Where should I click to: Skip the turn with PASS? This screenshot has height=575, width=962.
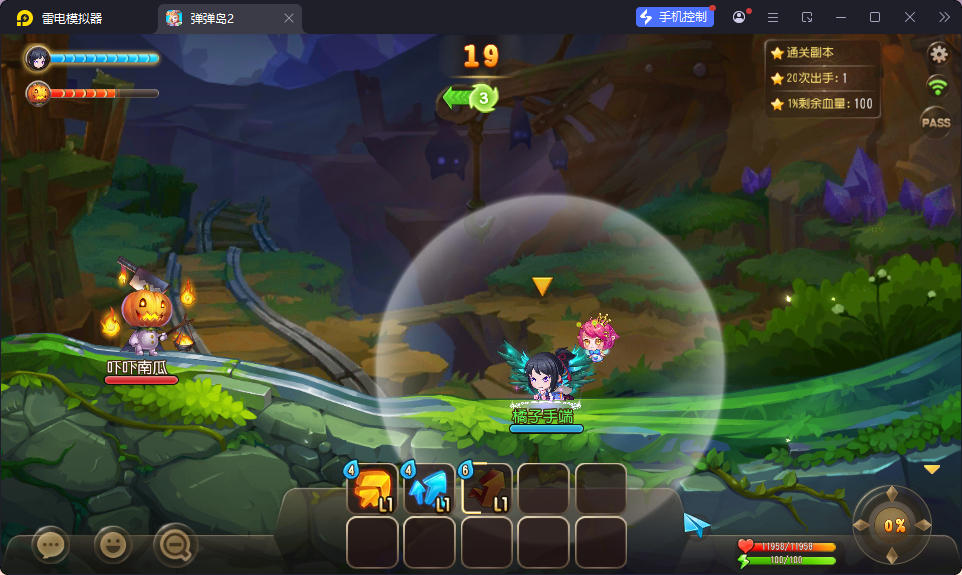936,122
